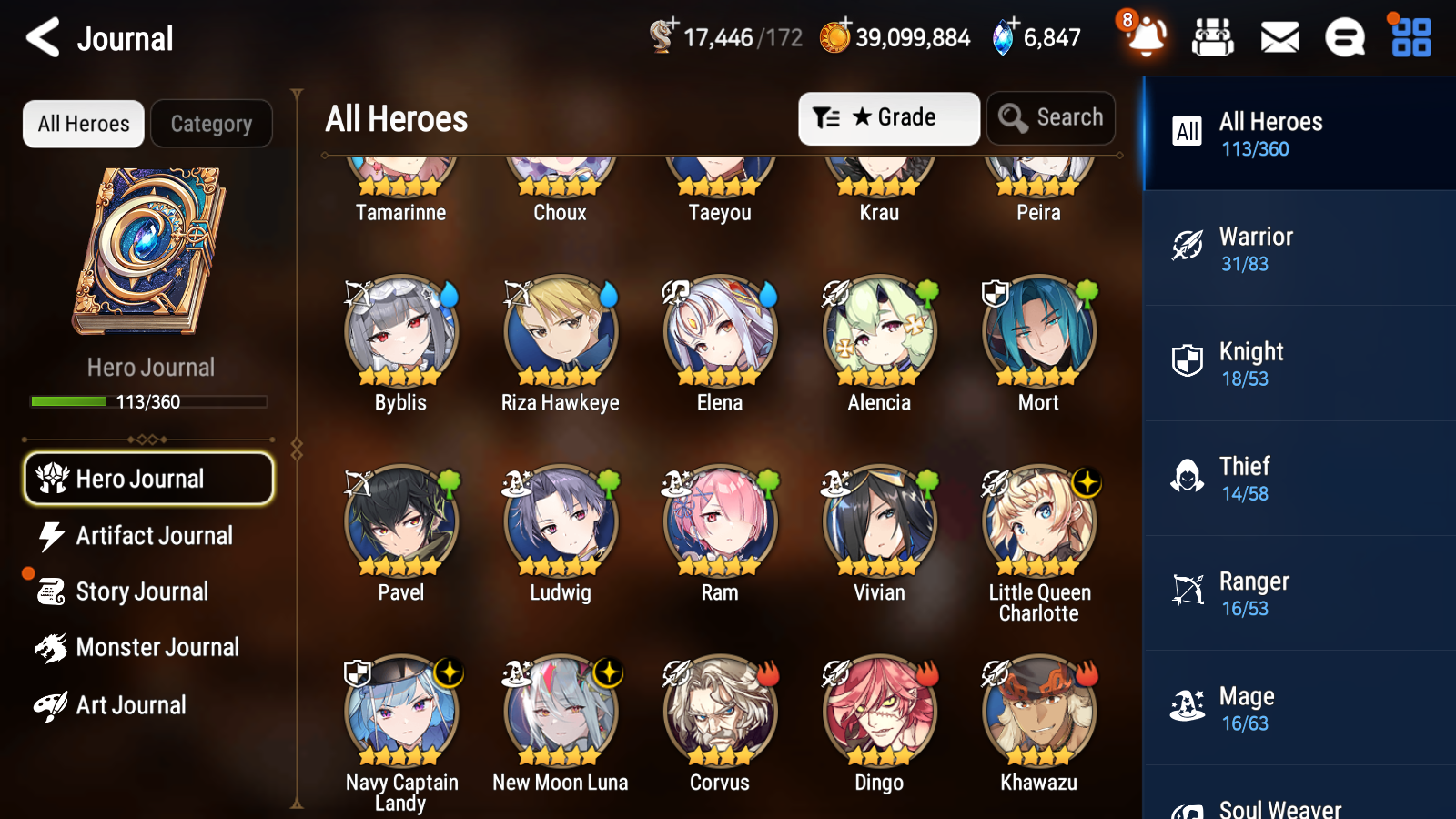
Task: Switch to the Category tab
Action: (211, 124)
